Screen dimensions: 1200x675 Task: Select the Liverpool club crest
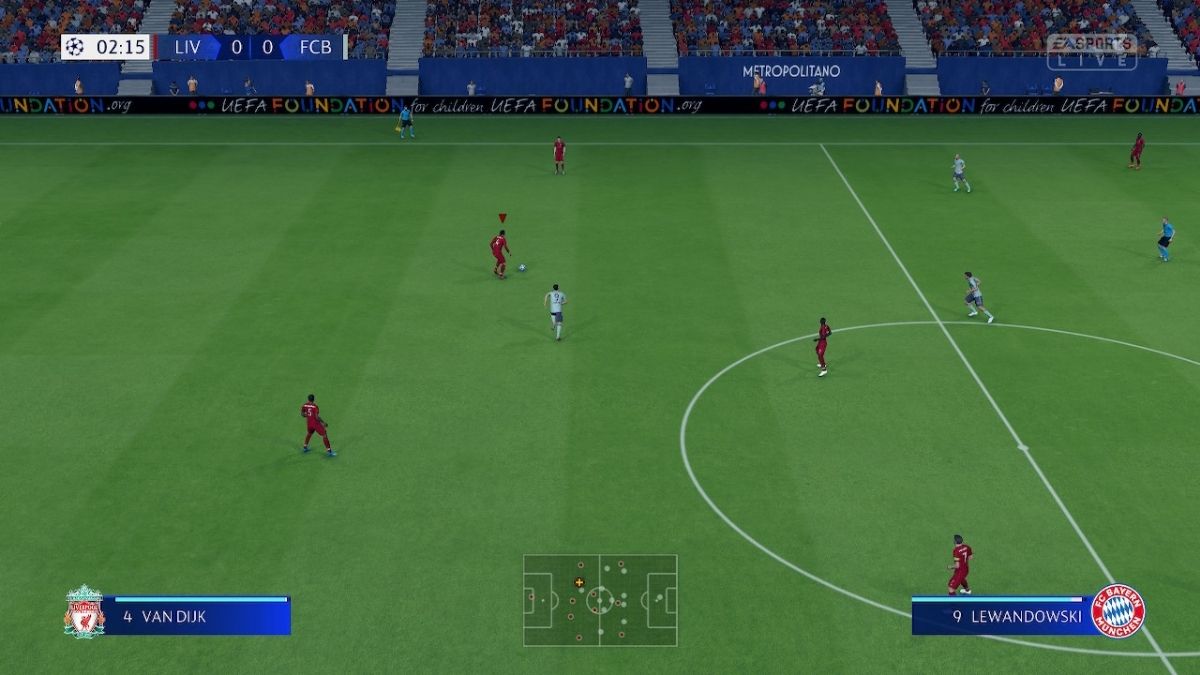84,612
